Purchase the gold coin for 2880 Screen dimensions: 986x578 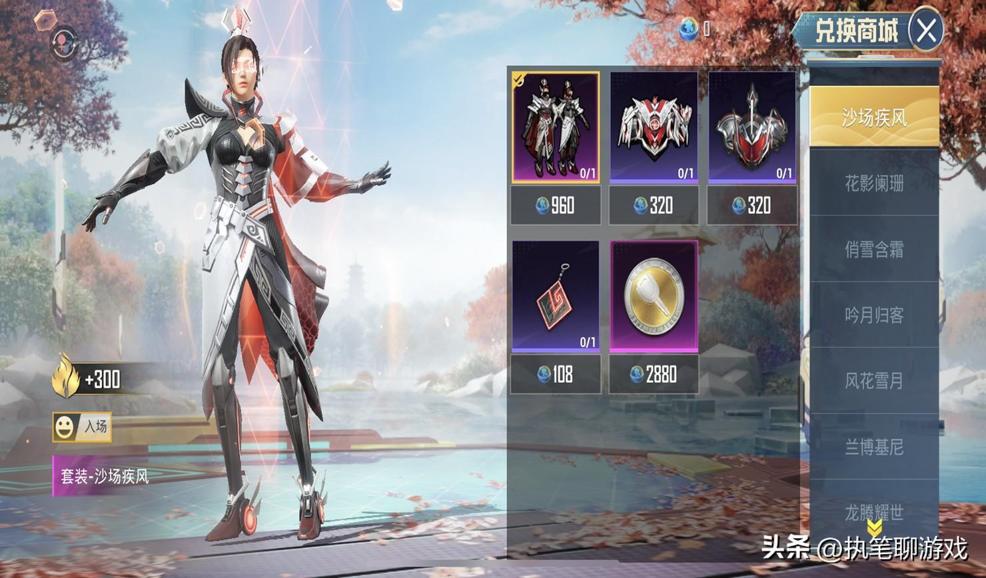point(654,375)
